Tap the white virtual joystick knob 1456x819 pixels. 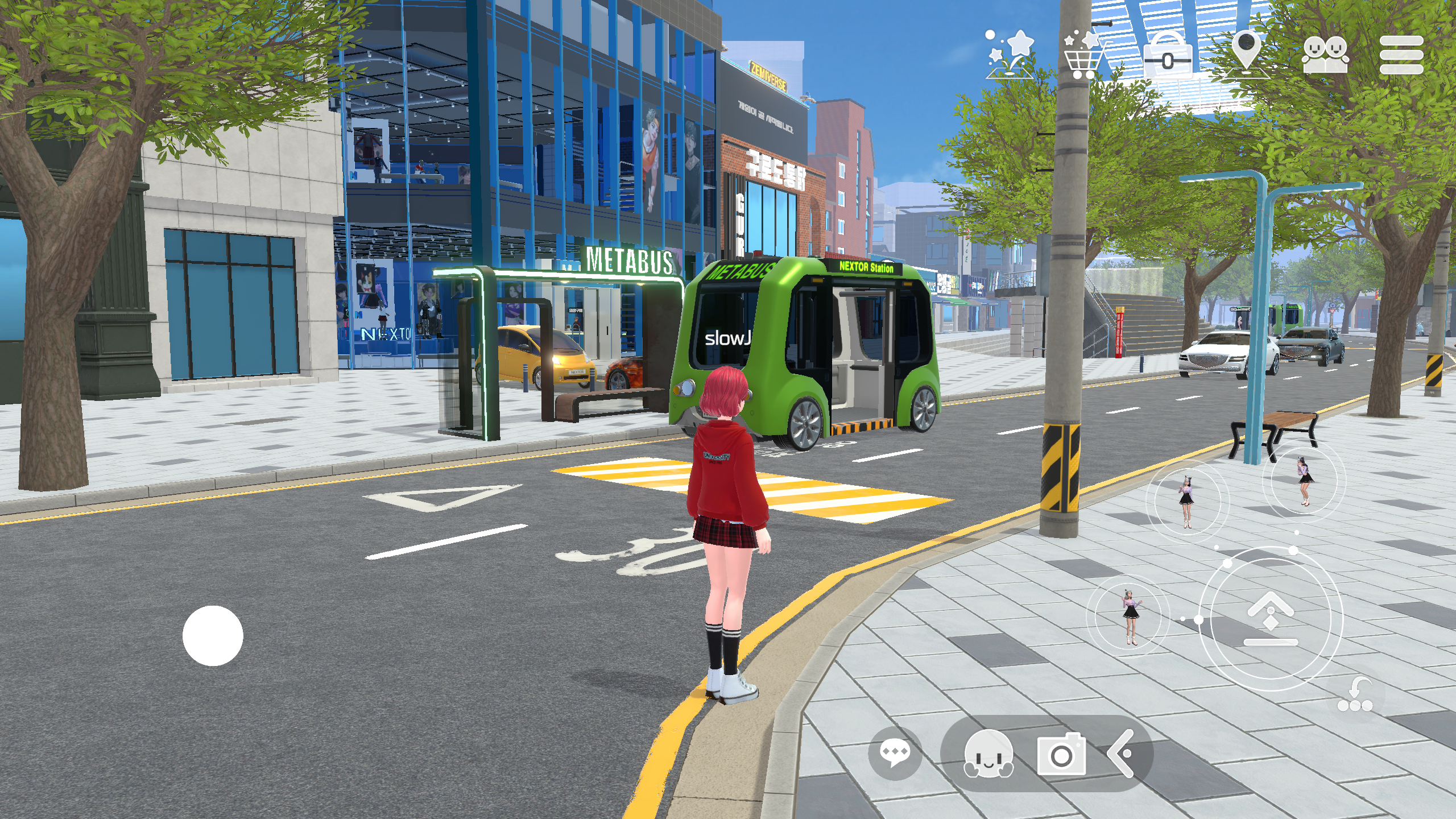pyautogui.click(x=213, y=635)
